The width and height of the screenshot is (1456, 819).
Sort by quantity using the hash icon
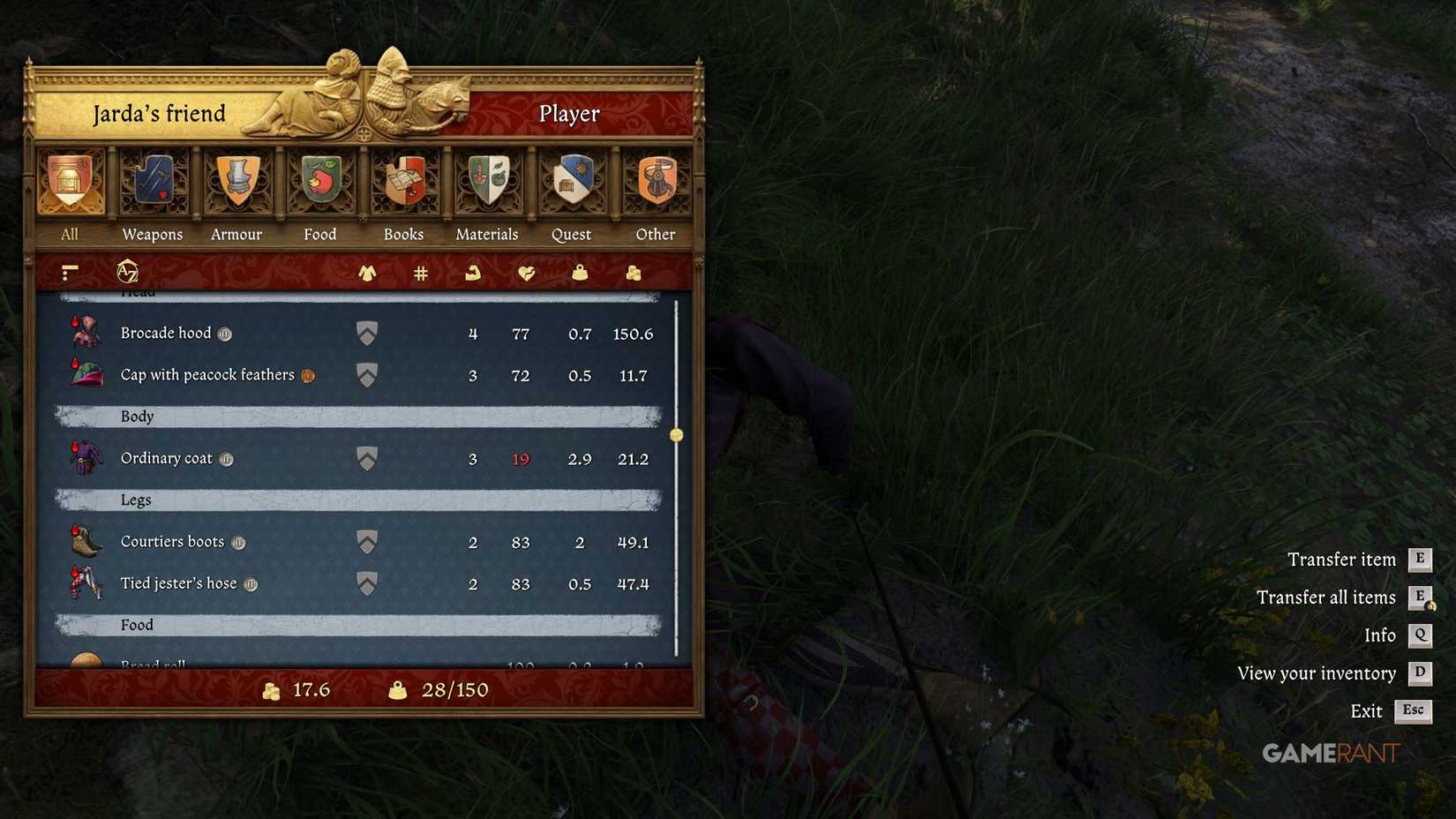click(421, 273)
